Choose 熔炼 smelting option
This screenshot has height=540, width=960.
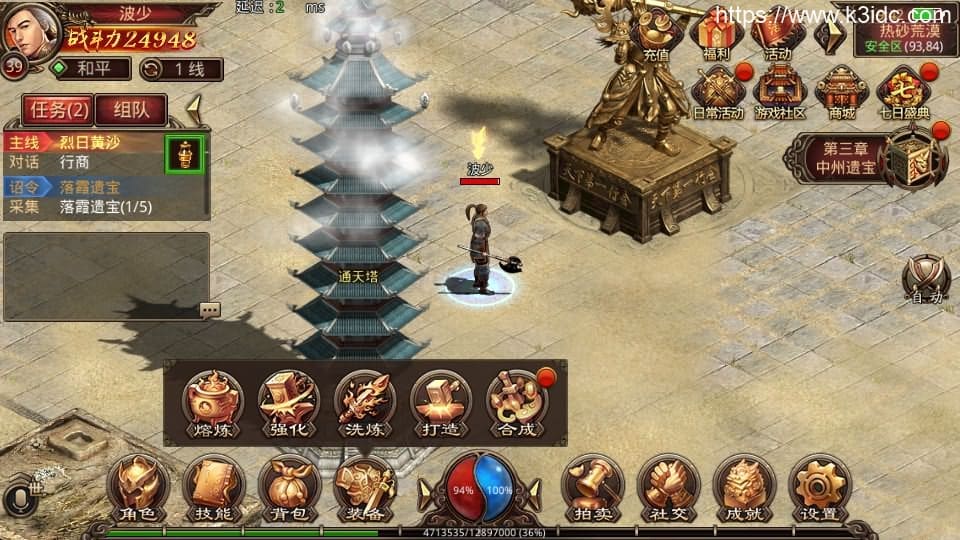coord(212,404)
